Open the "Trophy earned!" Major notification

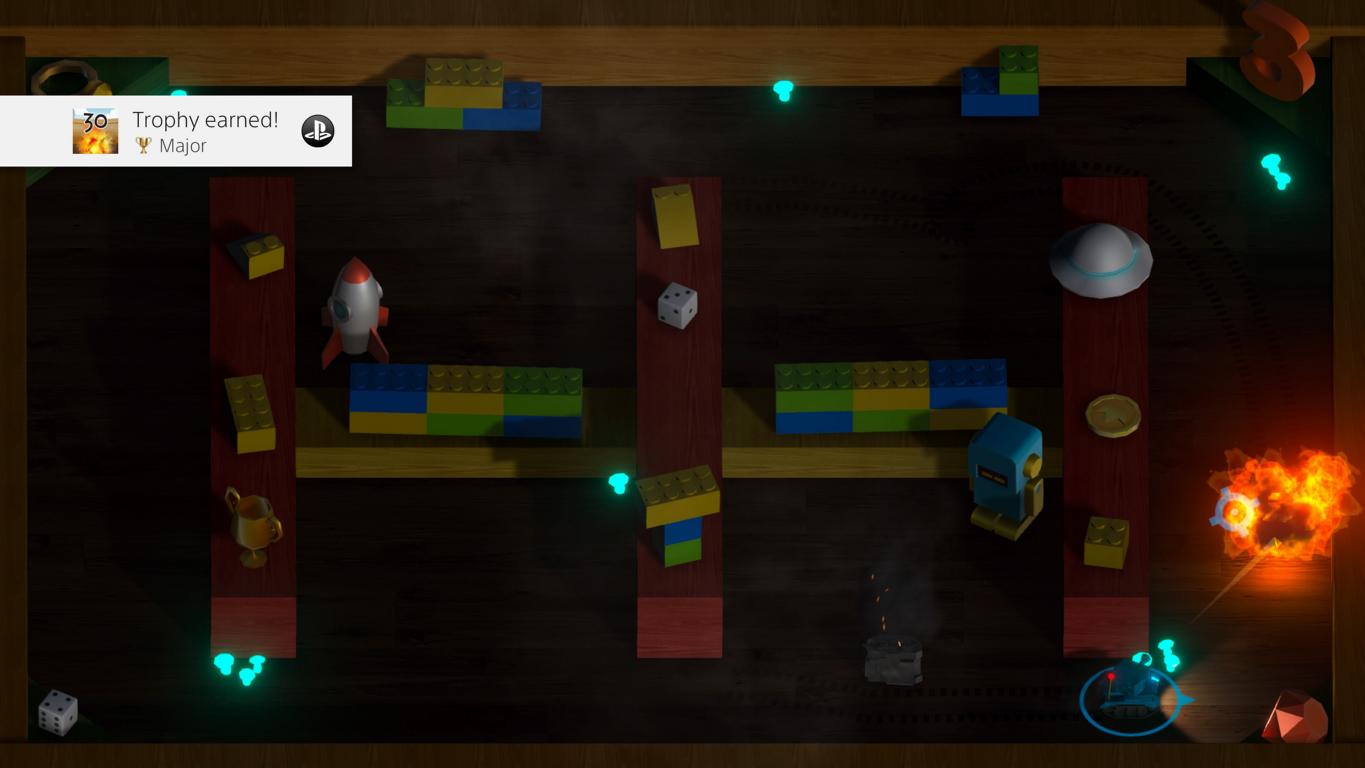point(205,131)
